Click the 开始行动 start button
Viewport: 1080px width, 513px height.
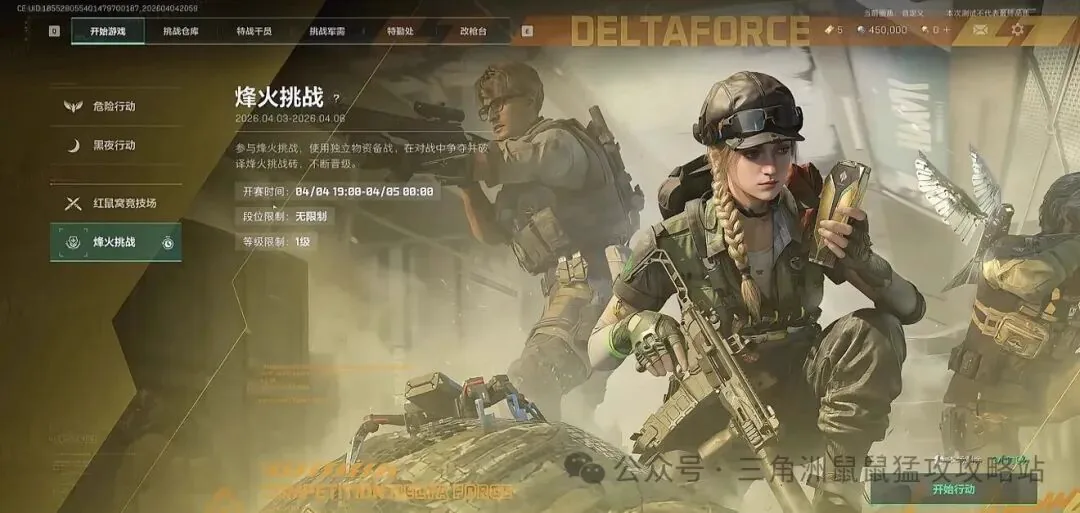(x=952, y=489)
